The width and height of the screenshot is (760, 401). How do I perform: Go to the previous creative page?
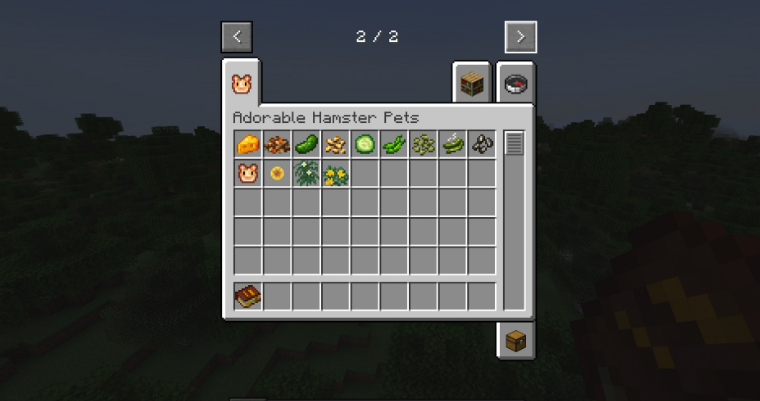[237, 37]
